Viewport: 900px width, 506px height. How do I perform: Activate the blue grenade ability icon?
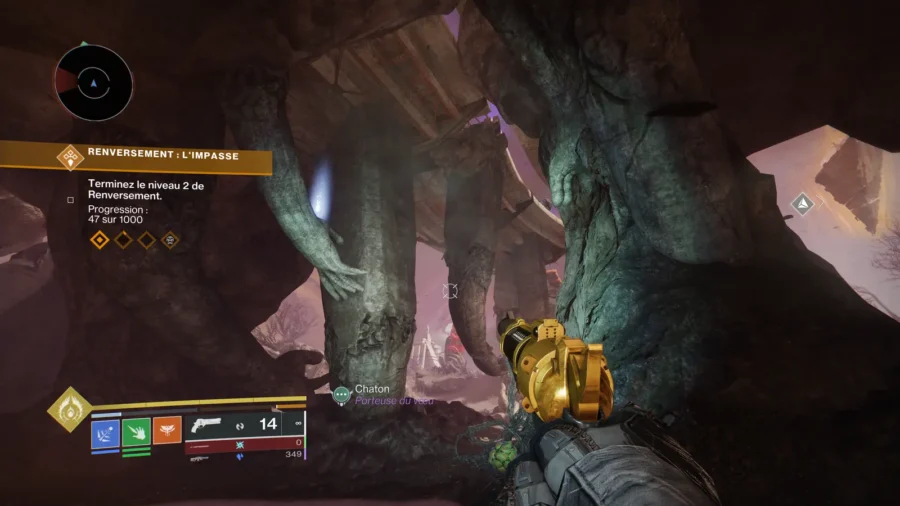point(105,432)
